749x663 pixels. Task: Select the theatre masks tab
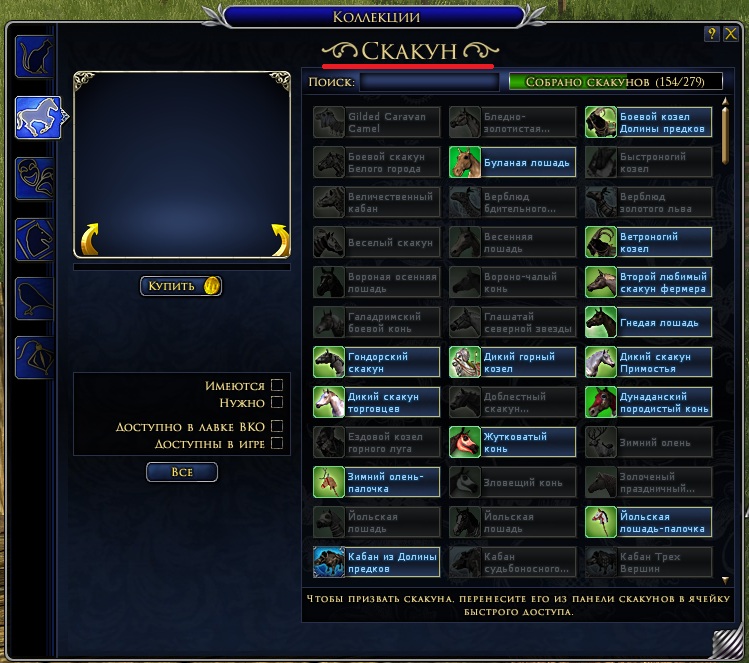pos(35,178)
